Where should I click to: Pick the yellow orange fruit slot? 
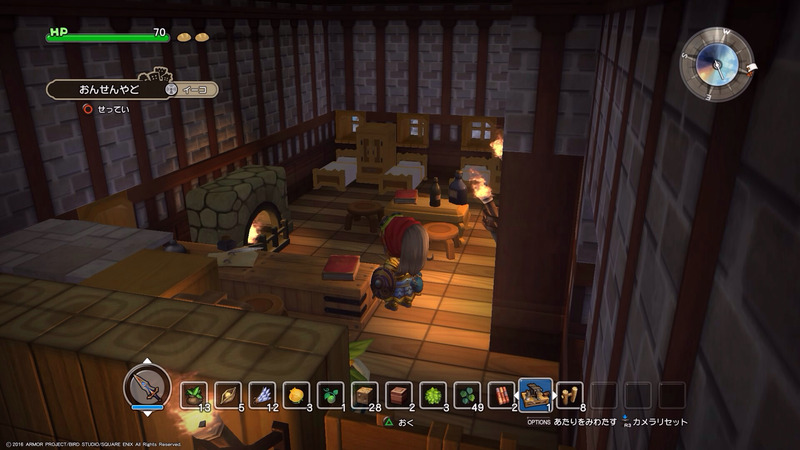[296, 395]
